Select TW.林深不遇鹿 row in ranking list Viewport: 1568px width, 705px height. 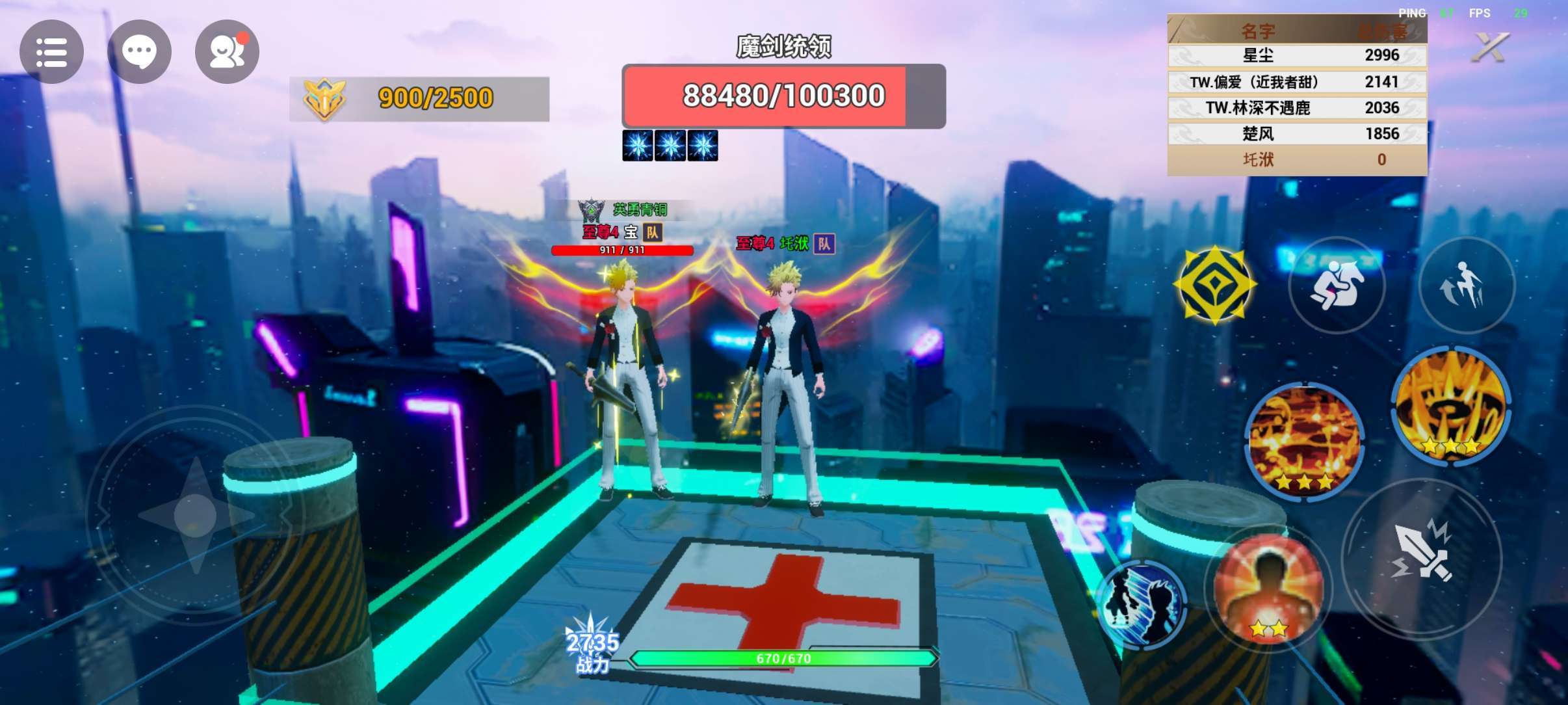click(x=1297, y=107)
